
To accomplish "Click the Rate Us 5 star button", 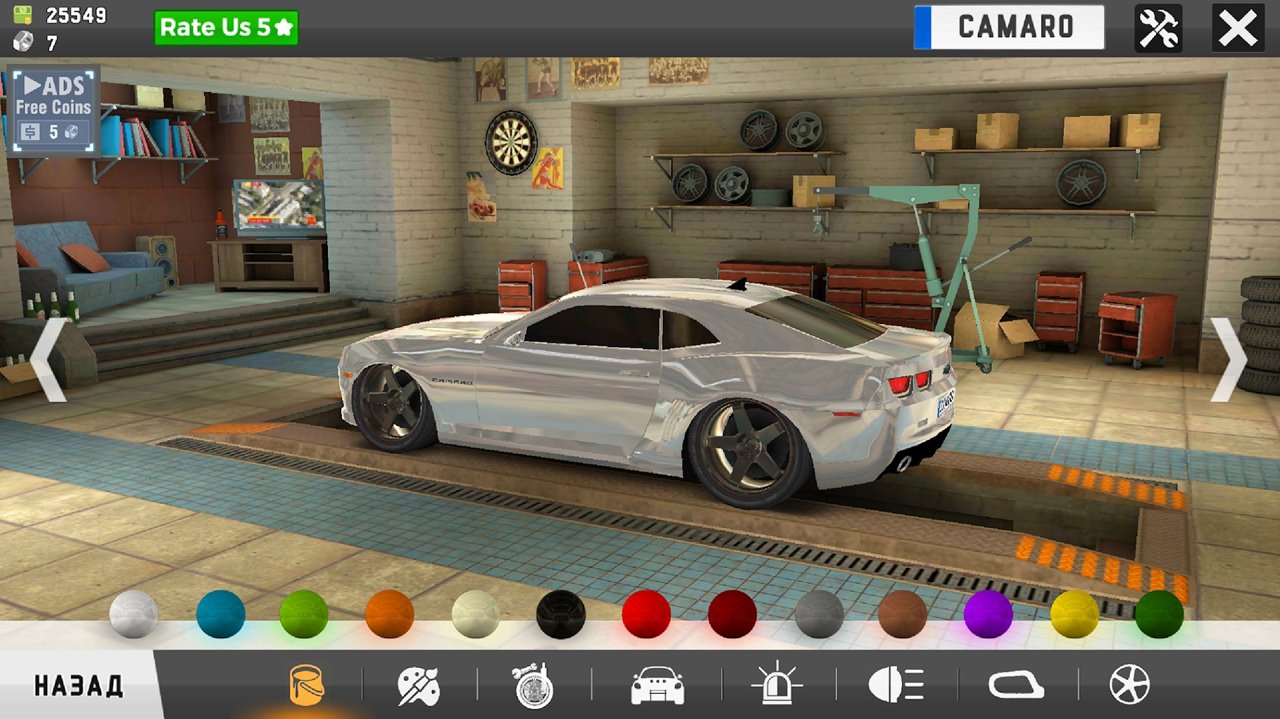I will point(226,28).
